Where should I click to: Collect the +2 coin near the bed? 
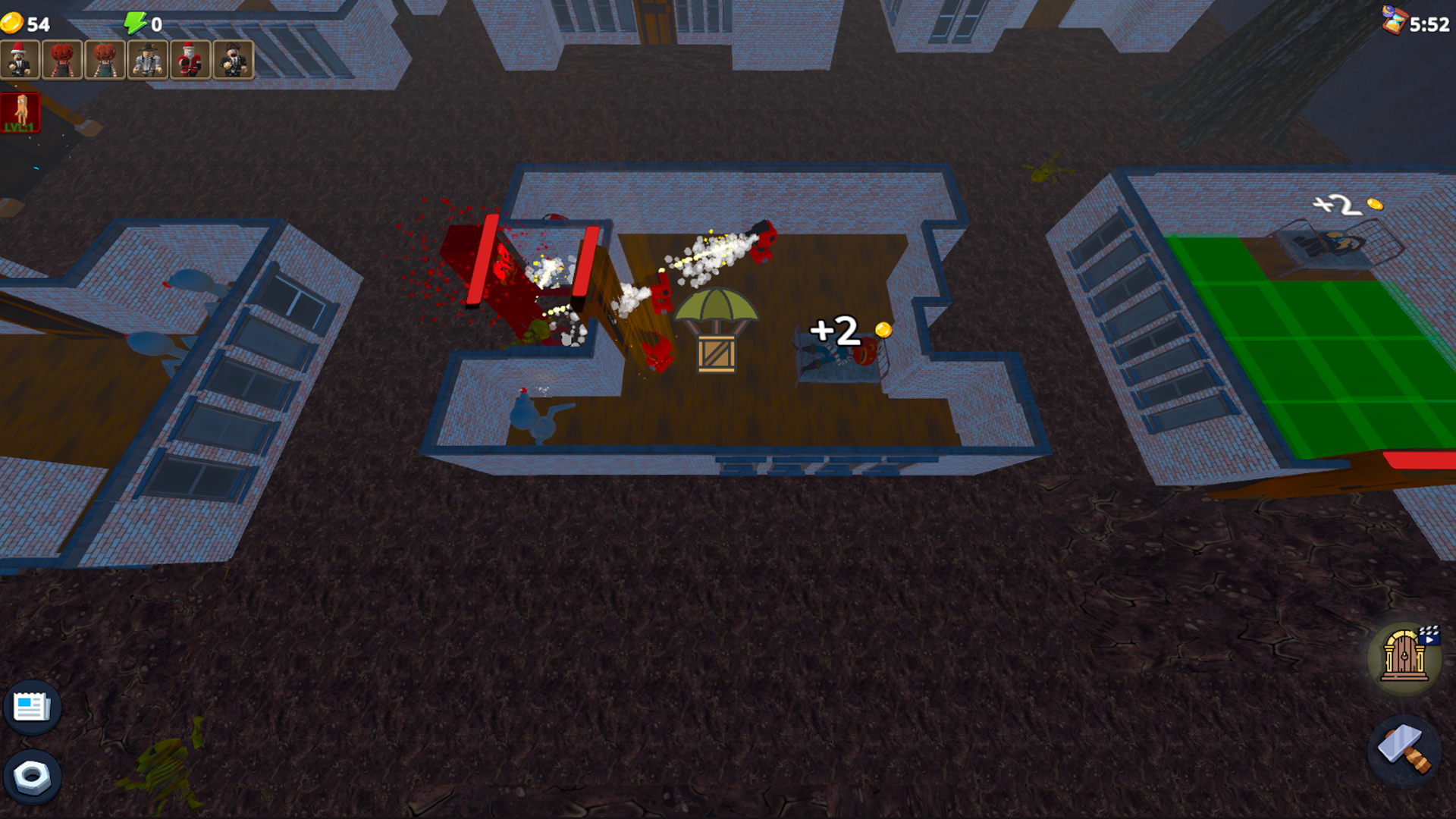(881, 331)
